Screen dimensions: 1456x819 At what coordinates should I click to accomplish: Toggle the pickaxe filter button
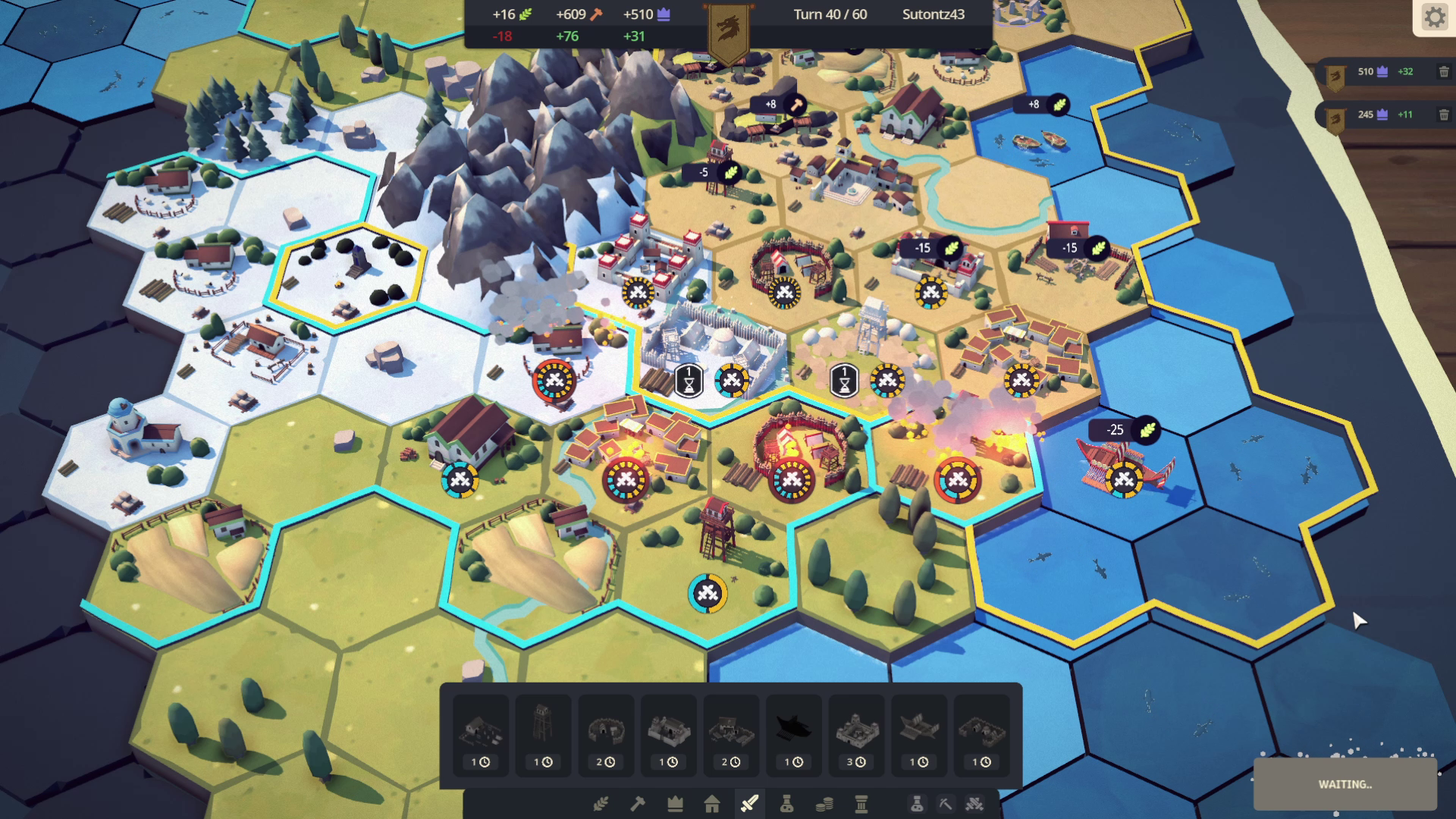point(945,804)
